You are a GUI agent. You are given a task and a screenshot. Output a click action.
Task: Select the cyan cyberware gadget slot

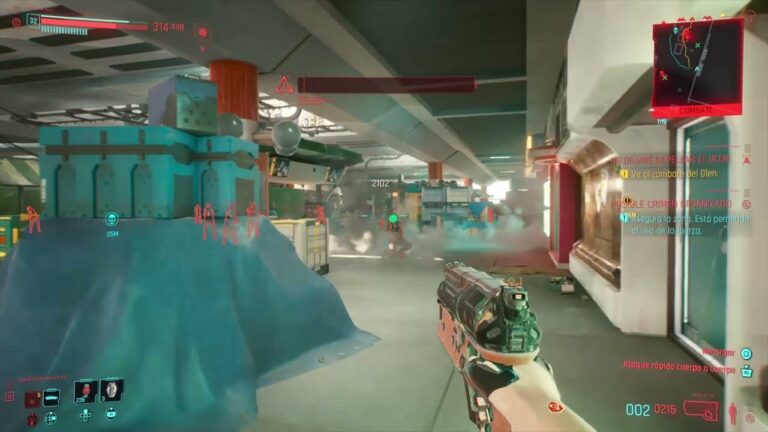coord(52,397)
